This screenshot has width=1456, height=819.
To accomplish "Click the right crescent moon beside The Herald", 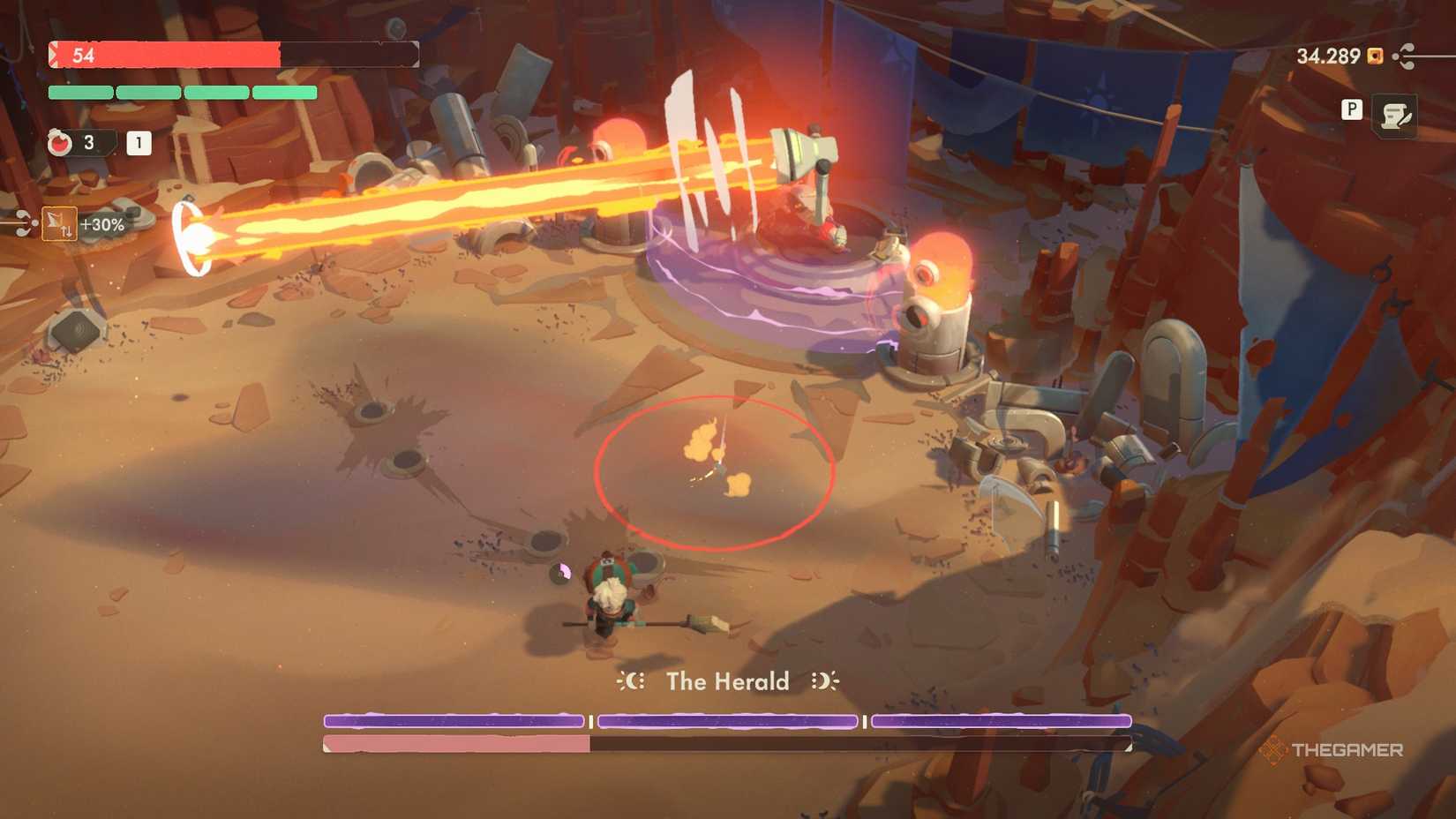I will point(823,681).
